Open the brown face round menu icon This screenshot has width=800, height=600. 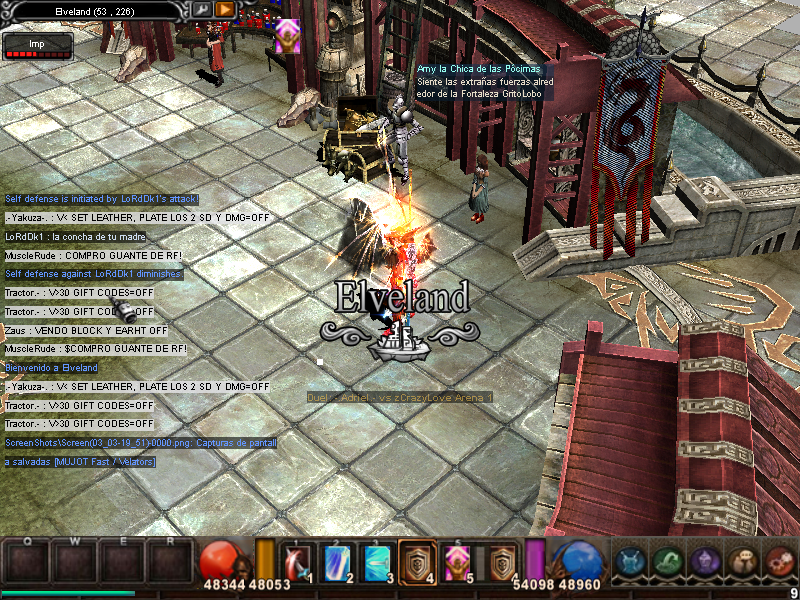743,562
